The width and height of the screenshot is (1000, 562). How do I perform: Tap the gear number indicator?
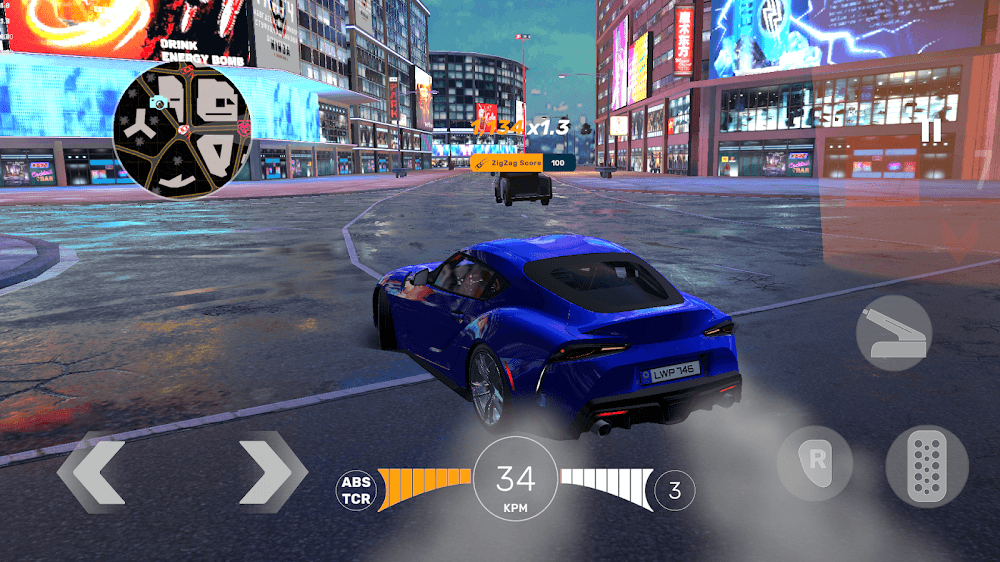click(675, 490)
